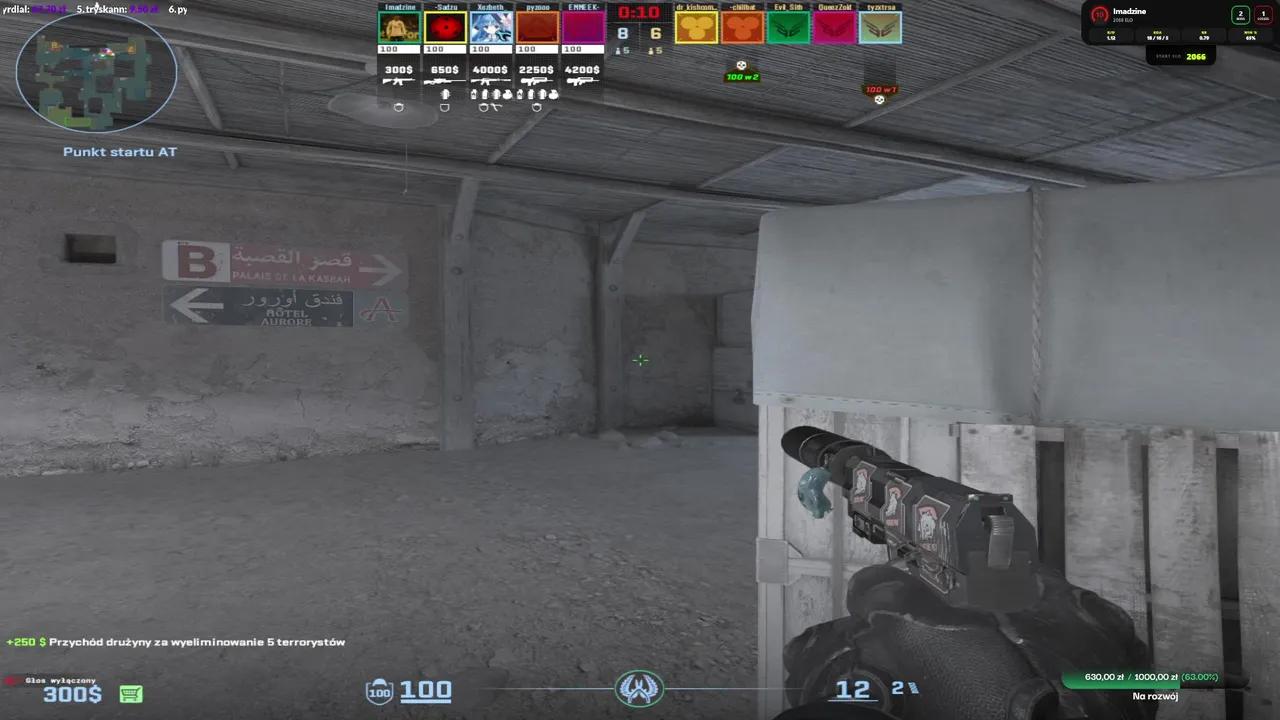Image resolution: width=1280 pixels, height=720 pixels.
Task: Select the AK-47 weapon icon under Imadzine
Action: coord(399,81)
